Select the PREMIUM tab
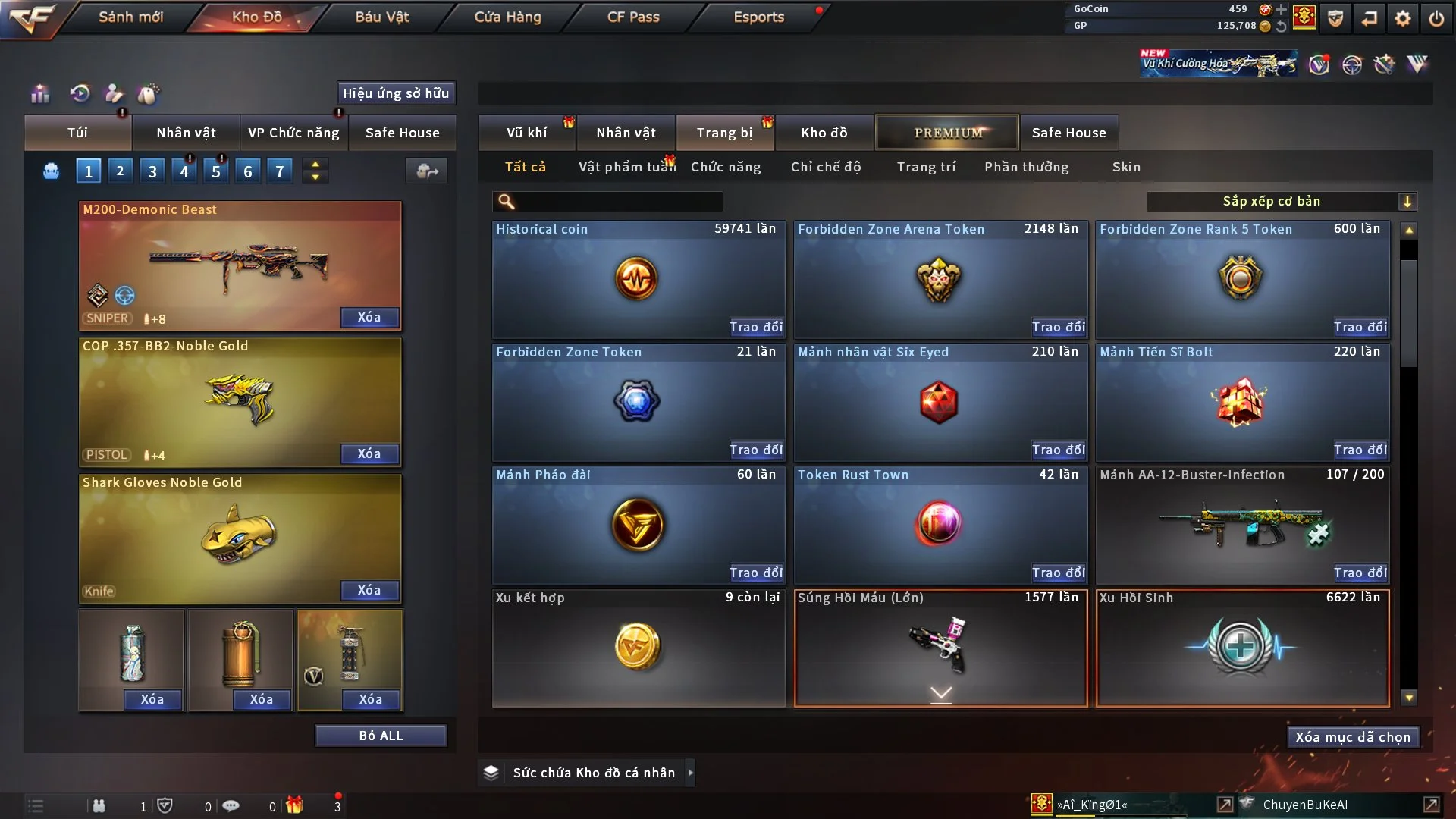This screenshot has width=1456, height=819. click(x=948, y=133)
